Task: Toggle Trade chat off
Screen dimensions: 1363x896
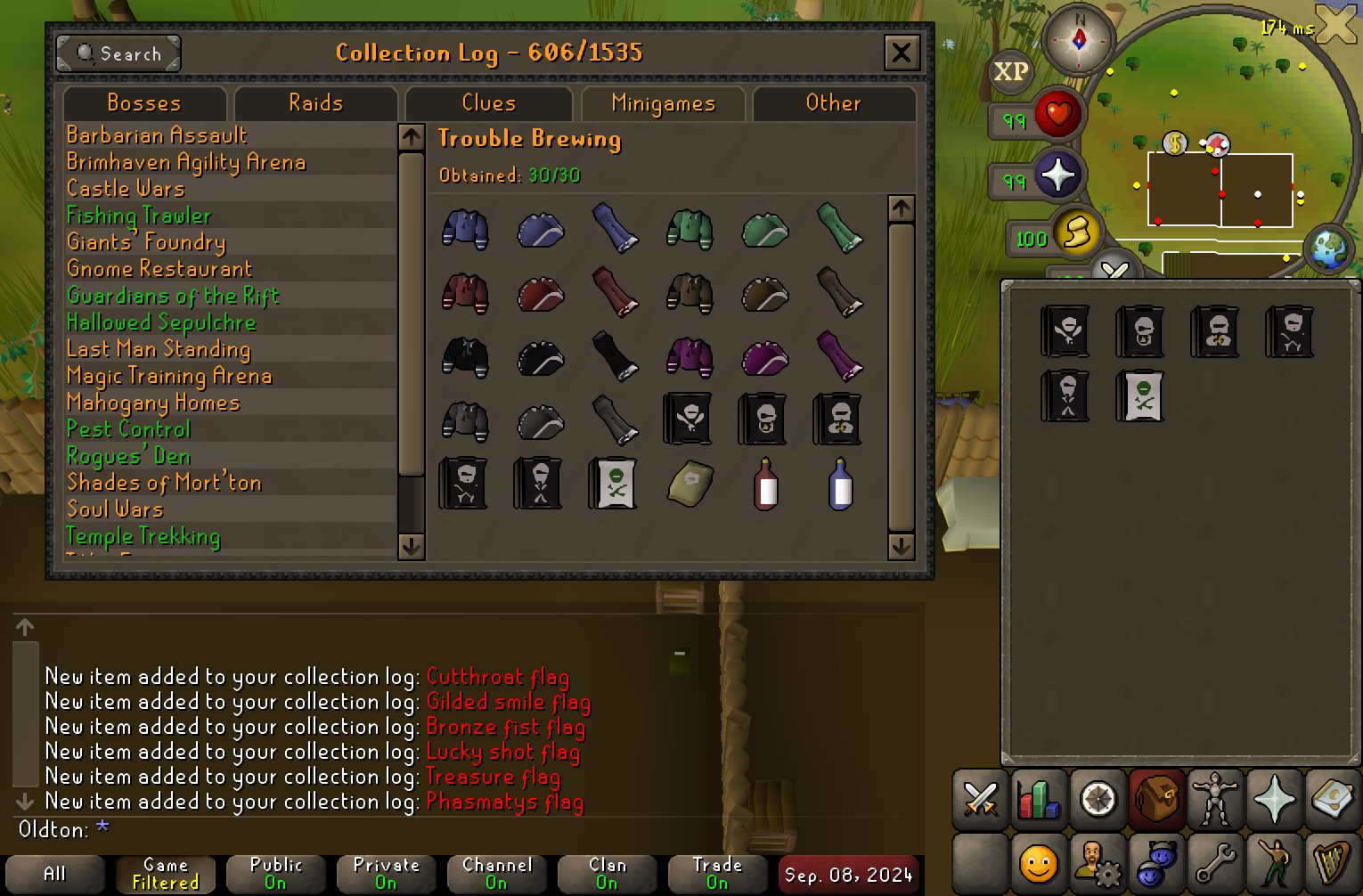Action: tap(717, 873)
